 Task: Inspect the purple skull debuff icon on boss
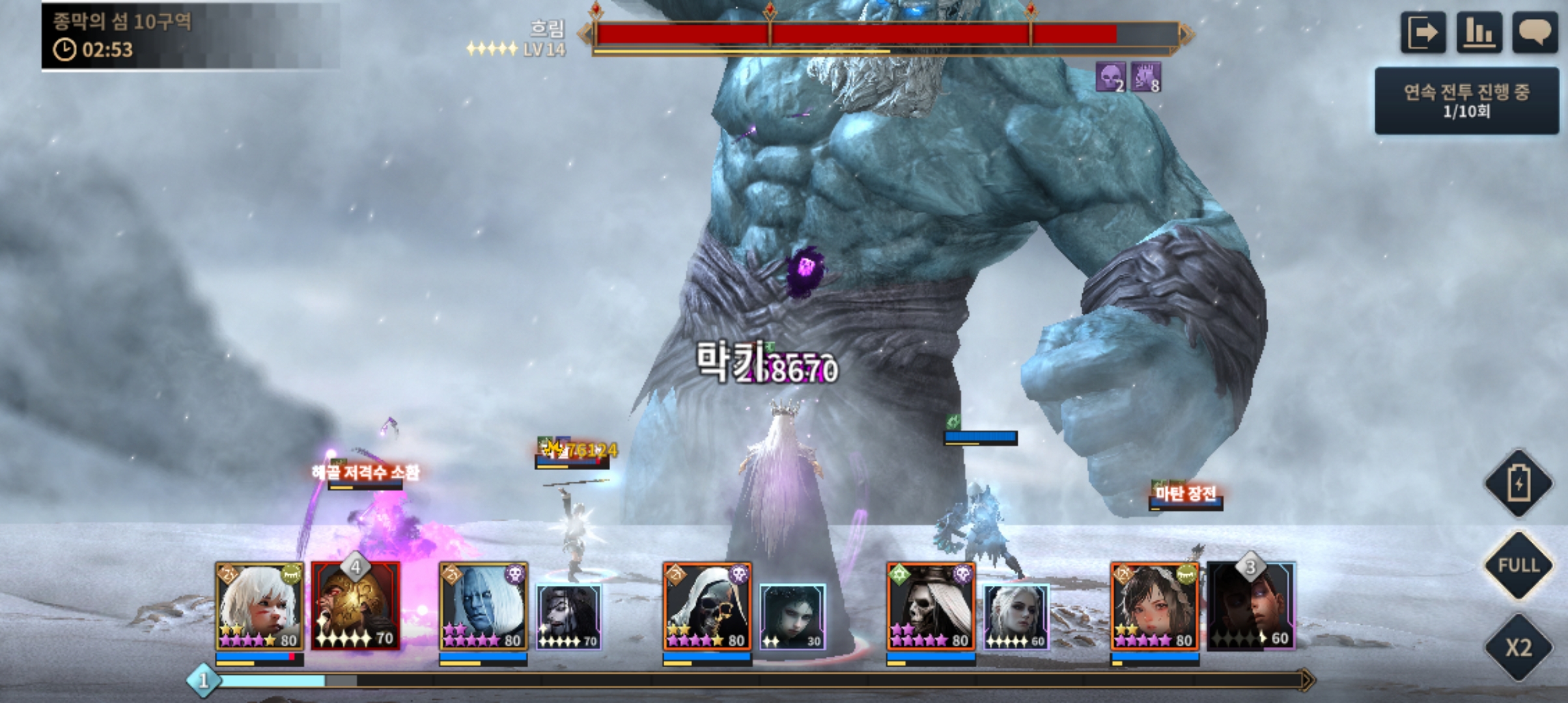(1110, 77)
